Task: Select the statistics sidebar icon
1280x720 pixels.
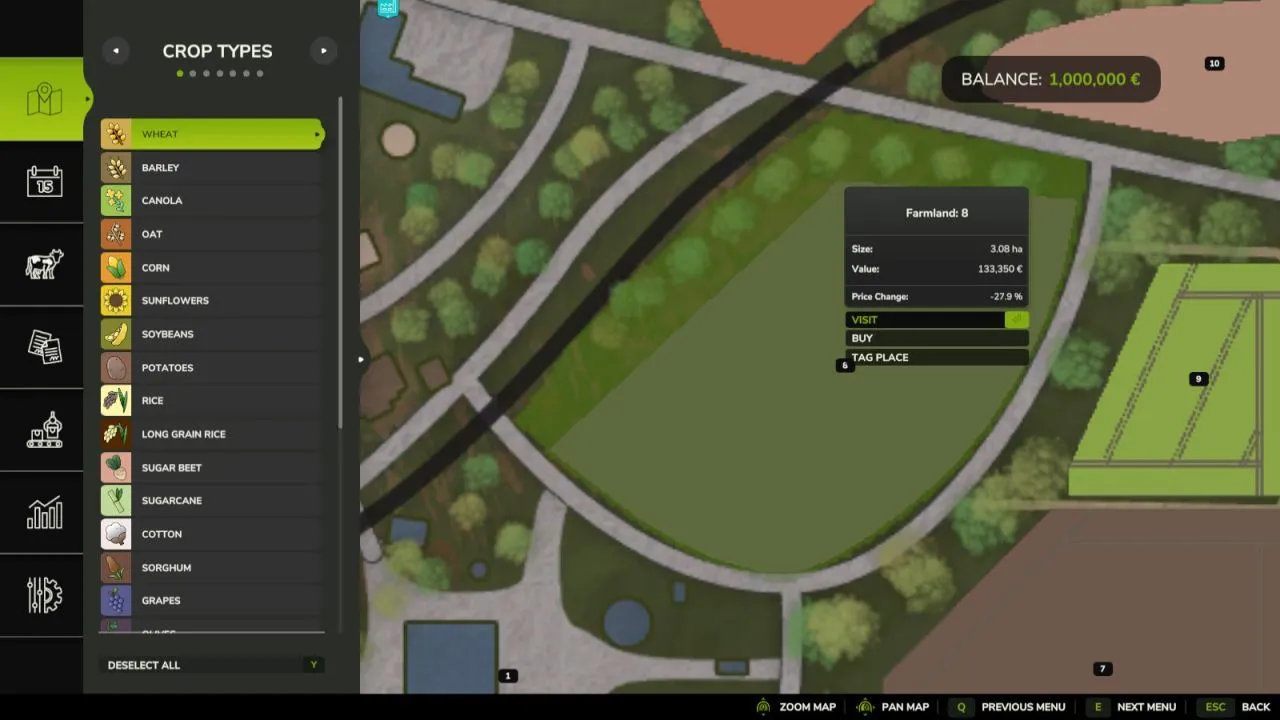Action: (x=42, y=513)
